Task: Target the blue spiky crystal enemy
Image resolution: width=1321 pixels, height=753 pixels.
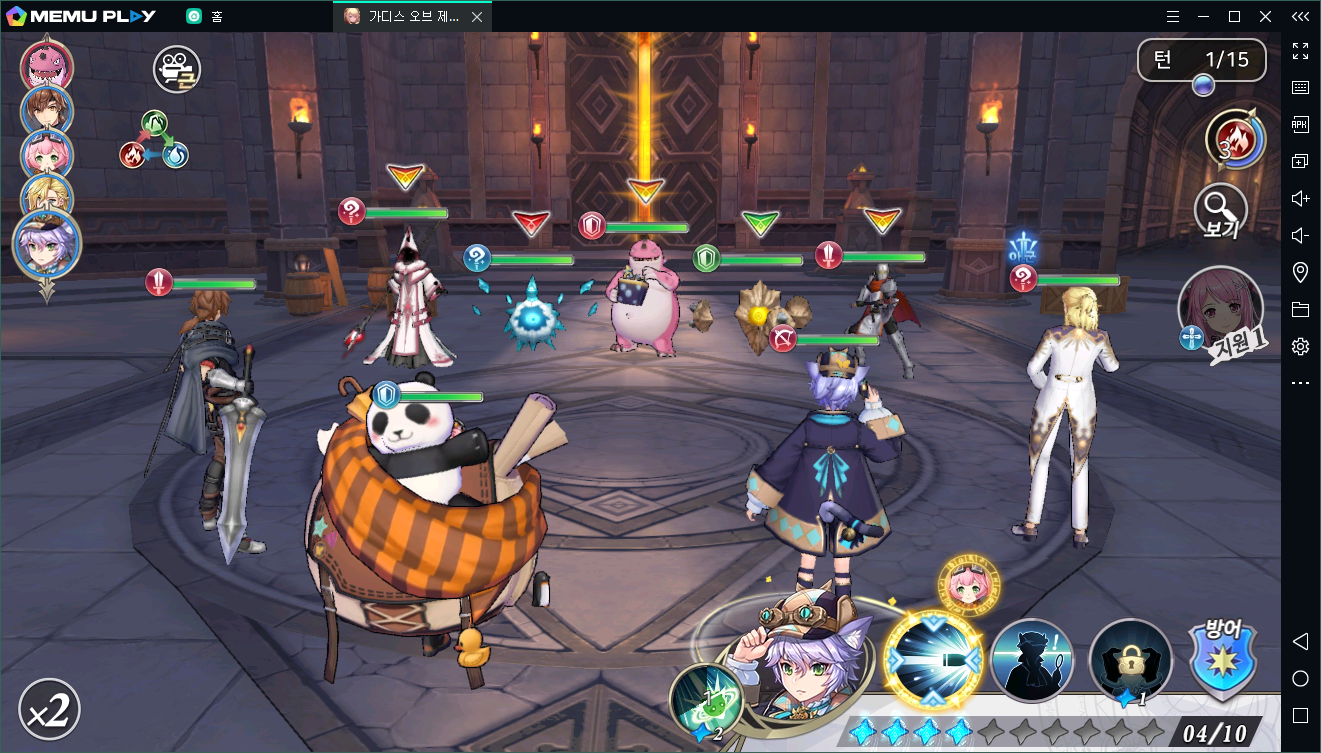Action: click(534, 314)
